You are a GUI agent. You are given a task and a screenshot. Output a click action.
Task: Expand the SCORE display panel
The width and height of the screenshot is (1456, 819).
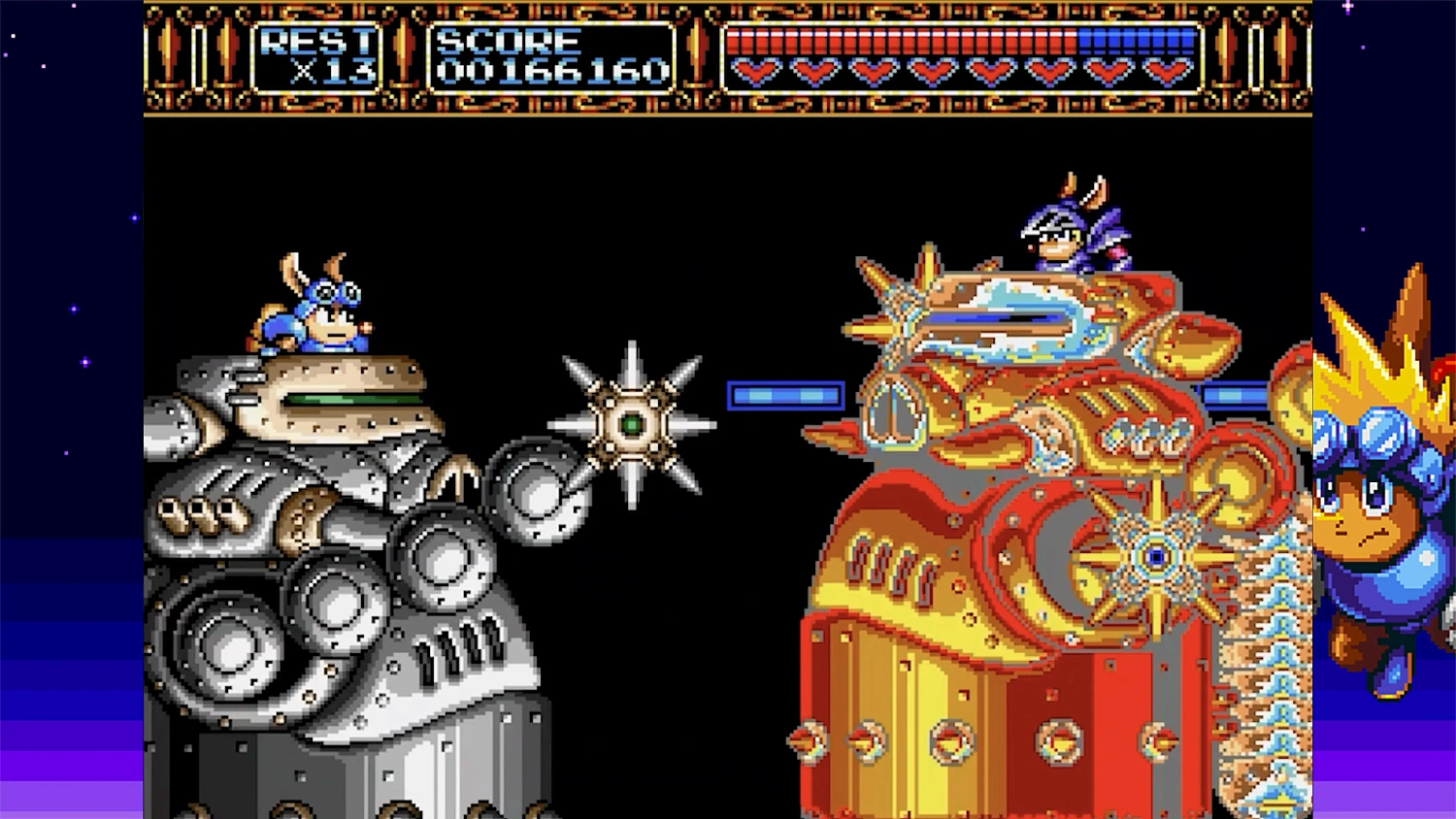point(548,58)
